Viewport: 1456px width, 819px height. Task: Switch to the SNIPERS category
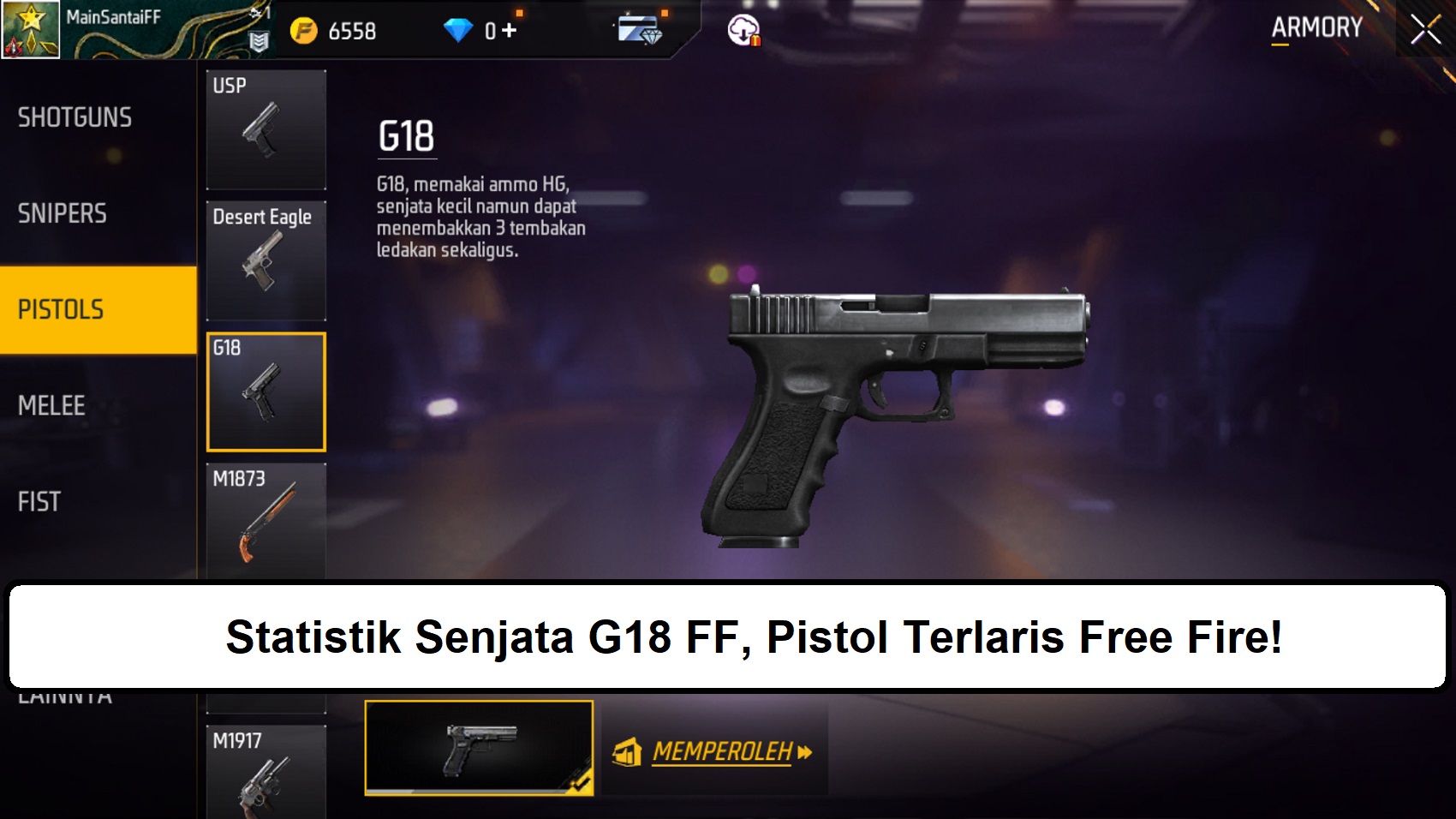pyautogui.click(x=63, y=213)
